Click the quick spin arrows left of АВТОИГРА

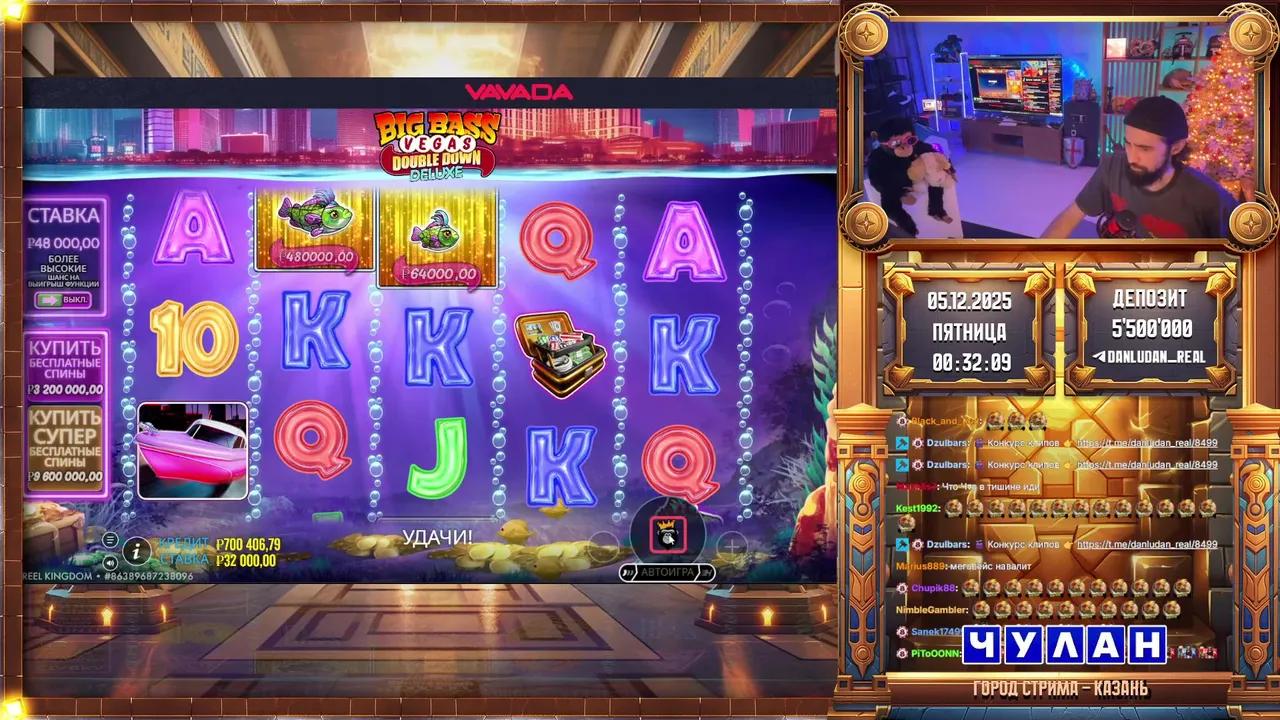tap(627, 571)
